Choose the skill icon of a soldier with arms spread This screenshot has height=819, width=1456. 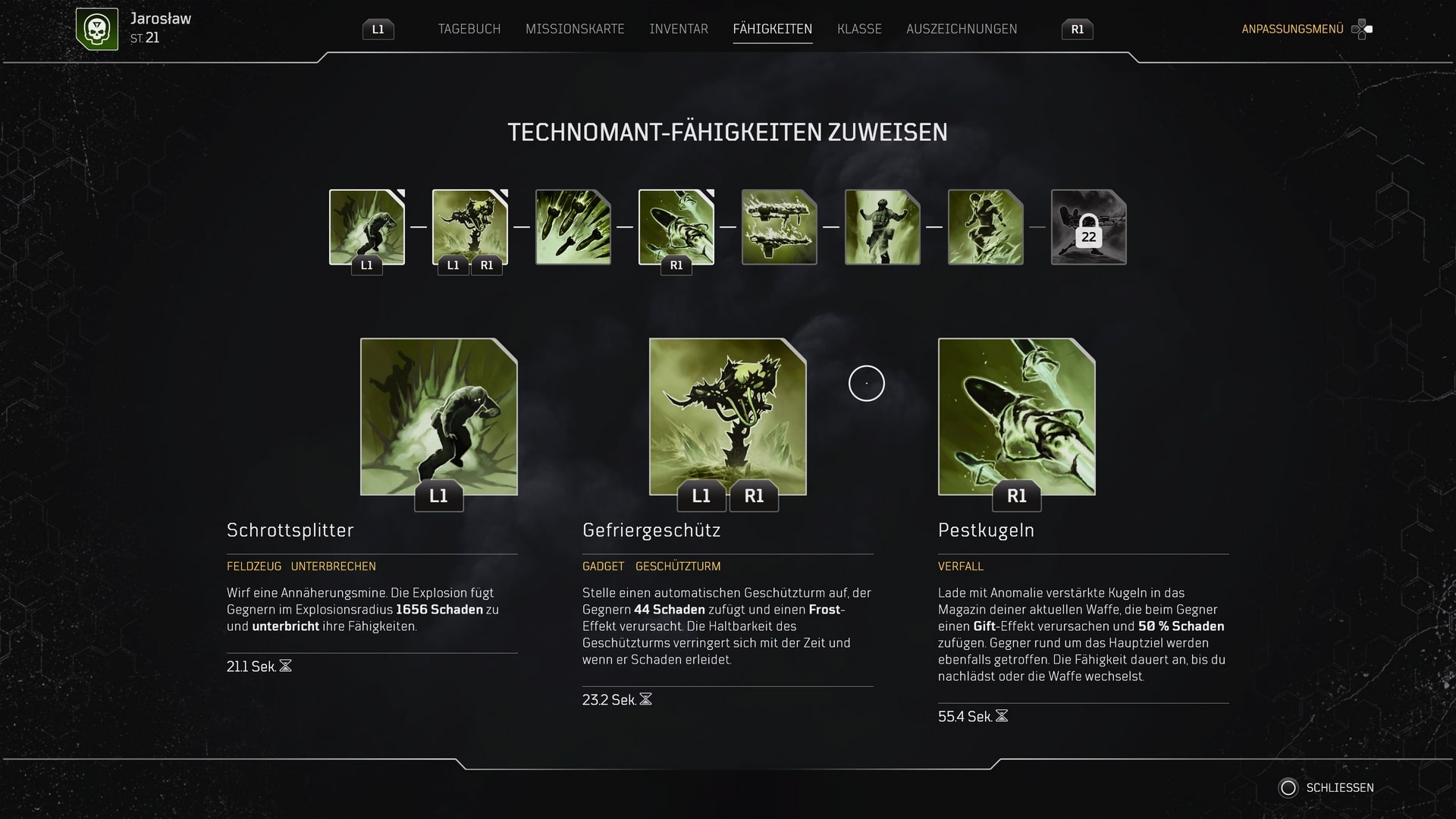tap(883, 227)
